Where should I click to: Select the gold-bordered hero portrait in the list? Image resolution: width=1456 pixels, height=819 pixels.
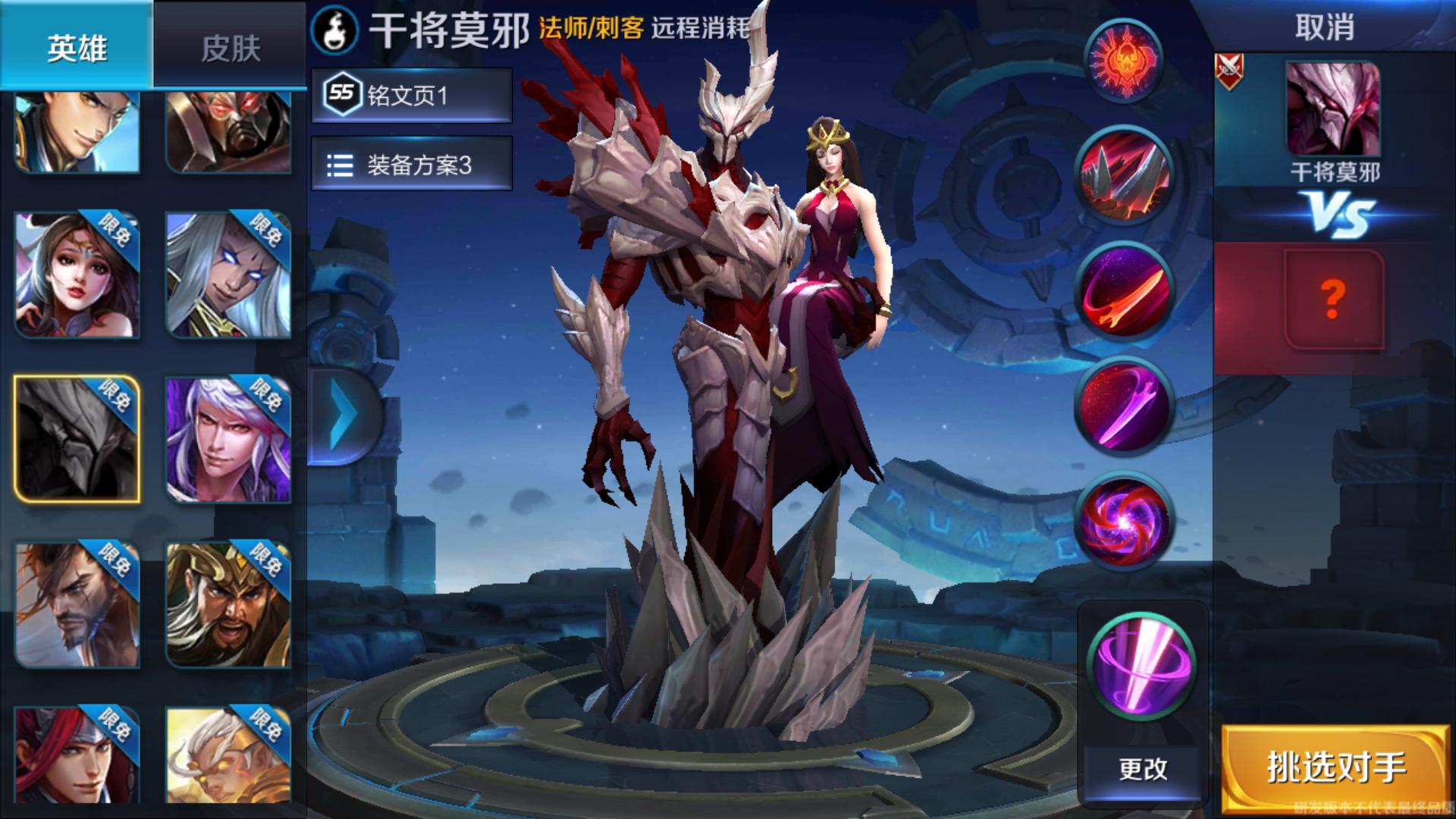click(78, 437)
